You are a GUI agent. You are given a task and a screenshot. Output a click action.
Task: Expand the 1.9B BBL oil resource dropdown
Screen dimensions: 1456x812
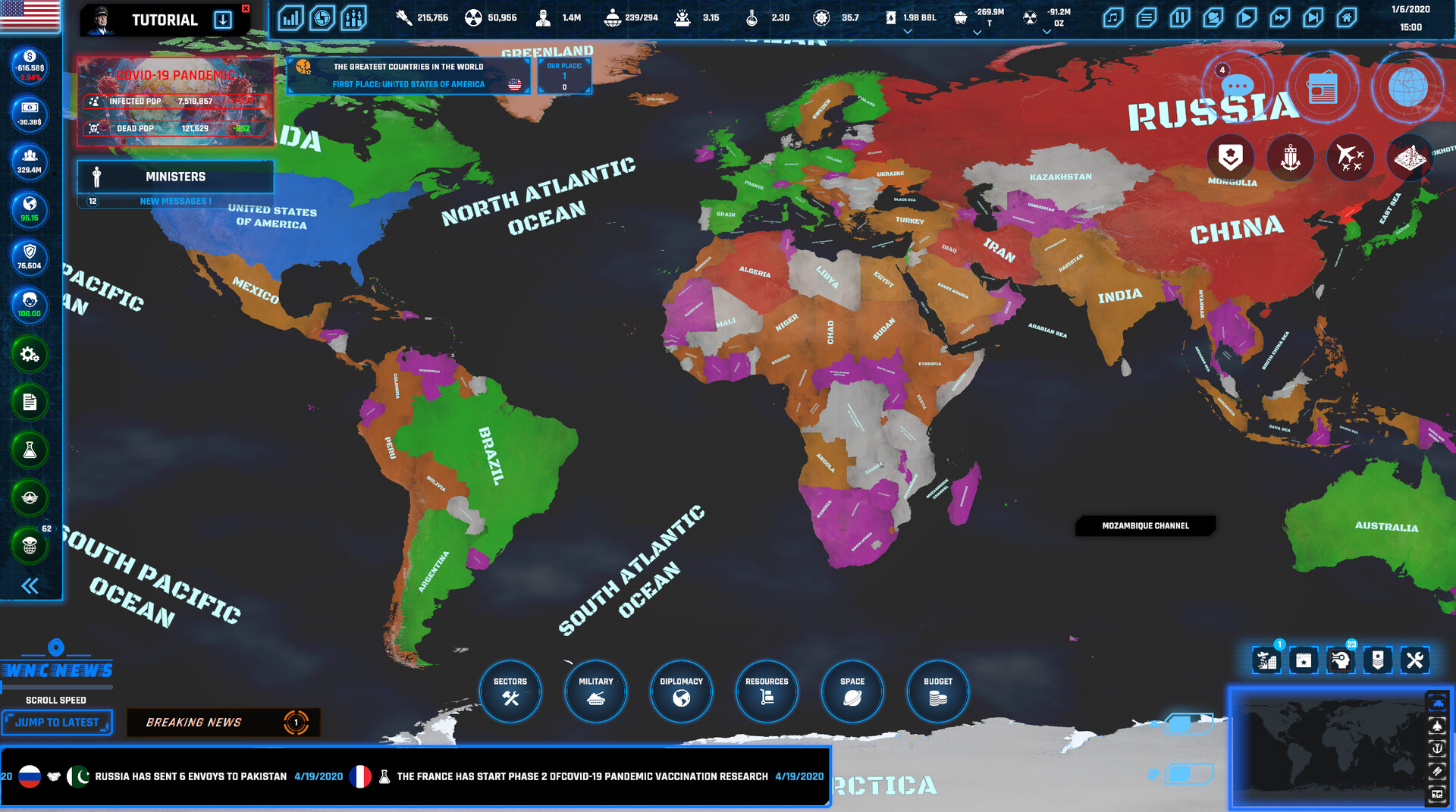pos(907,31)
